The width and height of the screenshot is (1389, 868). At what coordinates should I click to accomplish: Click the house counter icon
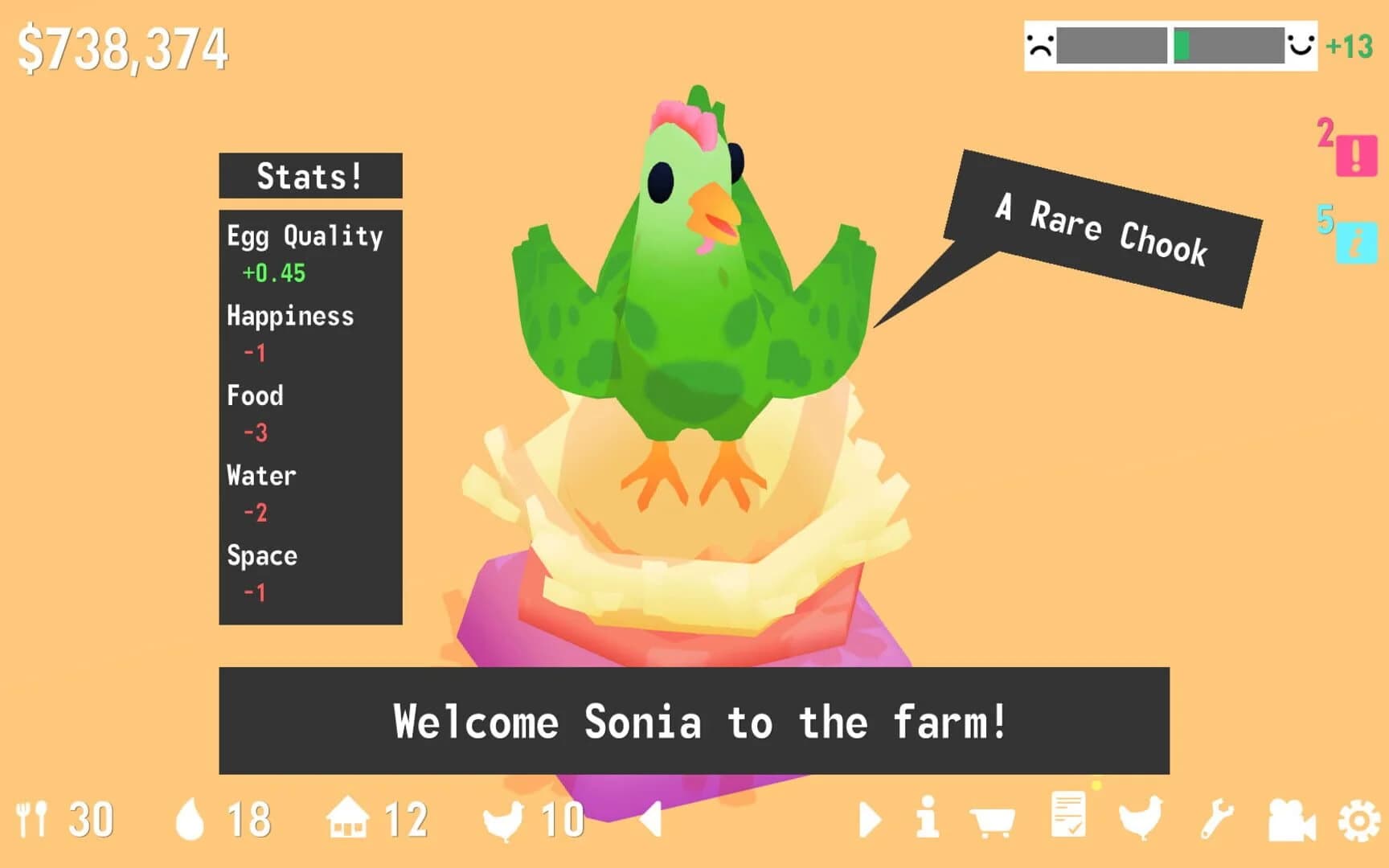coord(347,820)
